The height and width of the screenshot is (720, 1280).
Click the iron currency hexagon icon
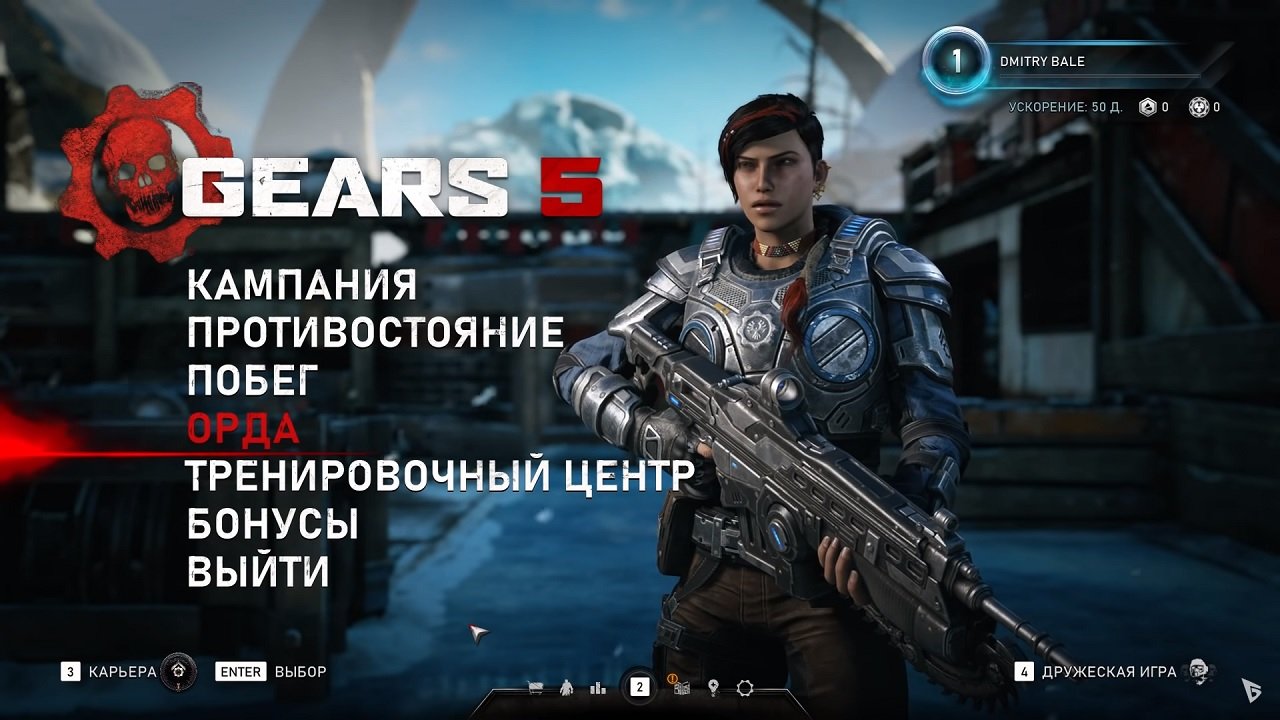point(1146,107)
